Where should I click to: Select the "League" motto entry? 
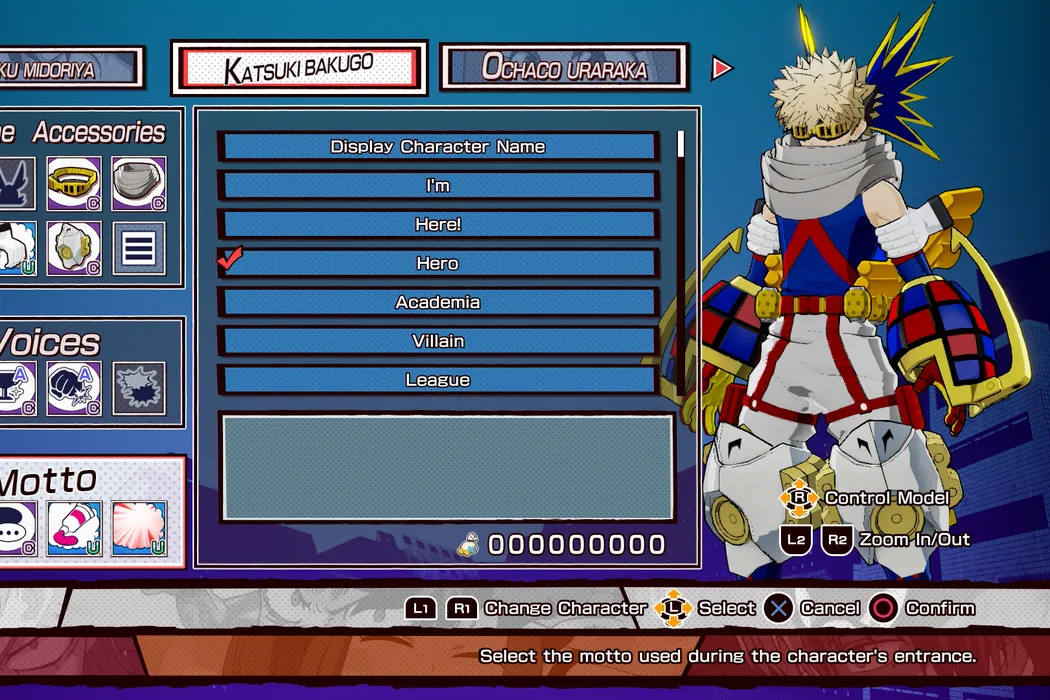[x=437, y=380]
